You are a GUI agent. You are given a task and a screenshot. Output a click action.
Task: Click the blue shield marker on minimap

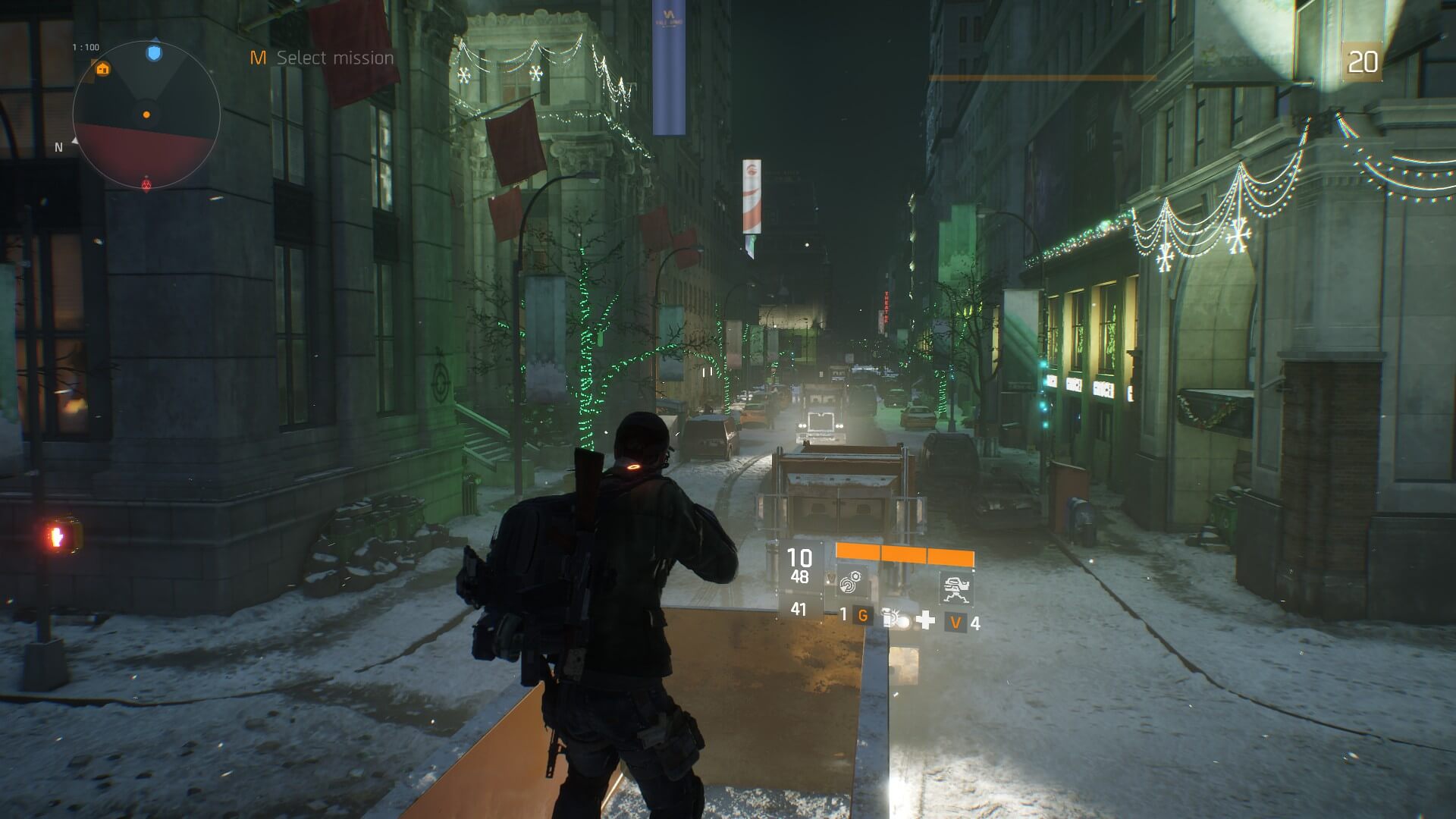coord(154,52)
